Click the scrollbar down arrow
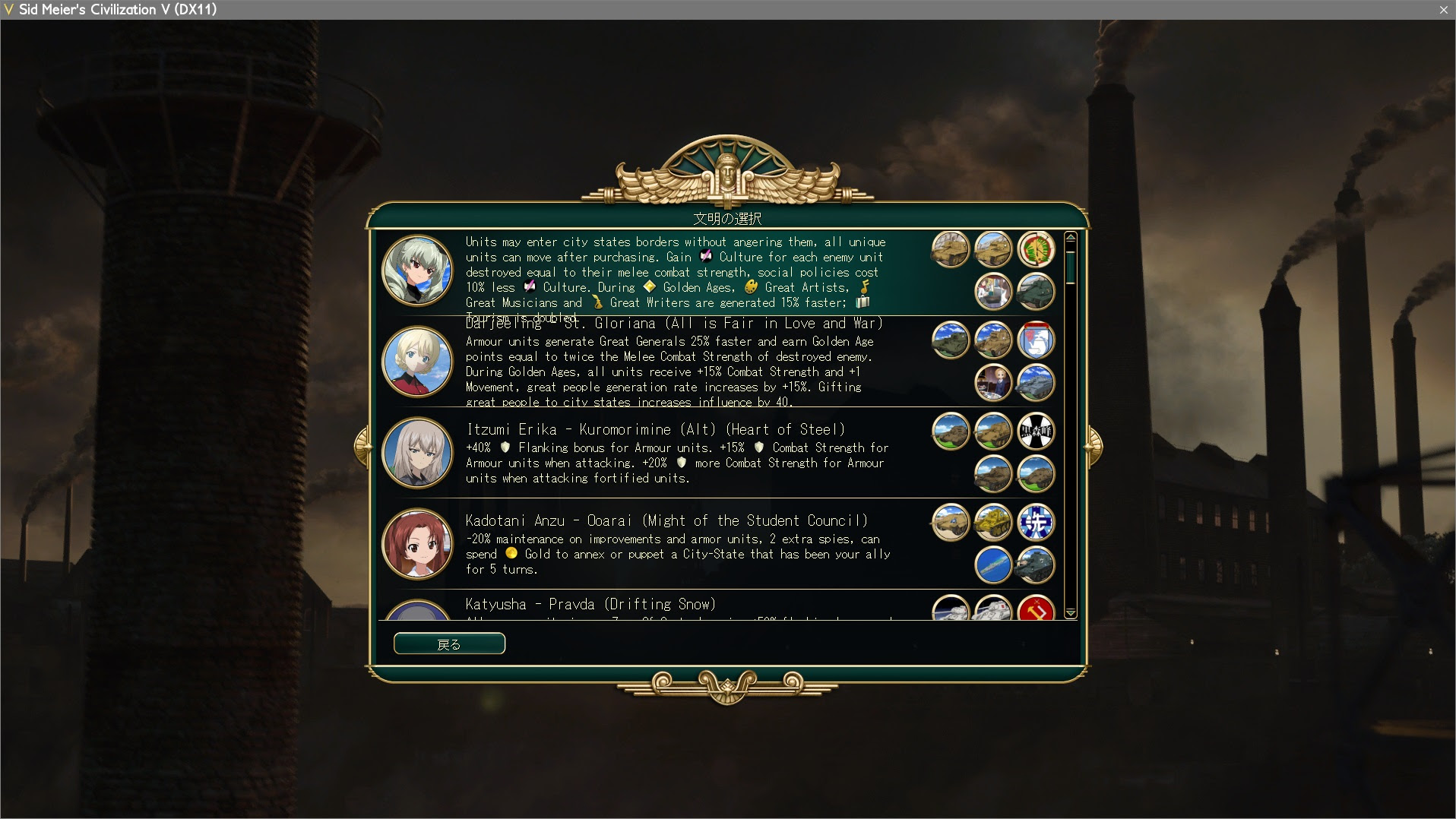The width and height of the screenshot is (1456, 819). pyautogui.click(x=1071, y=612)
